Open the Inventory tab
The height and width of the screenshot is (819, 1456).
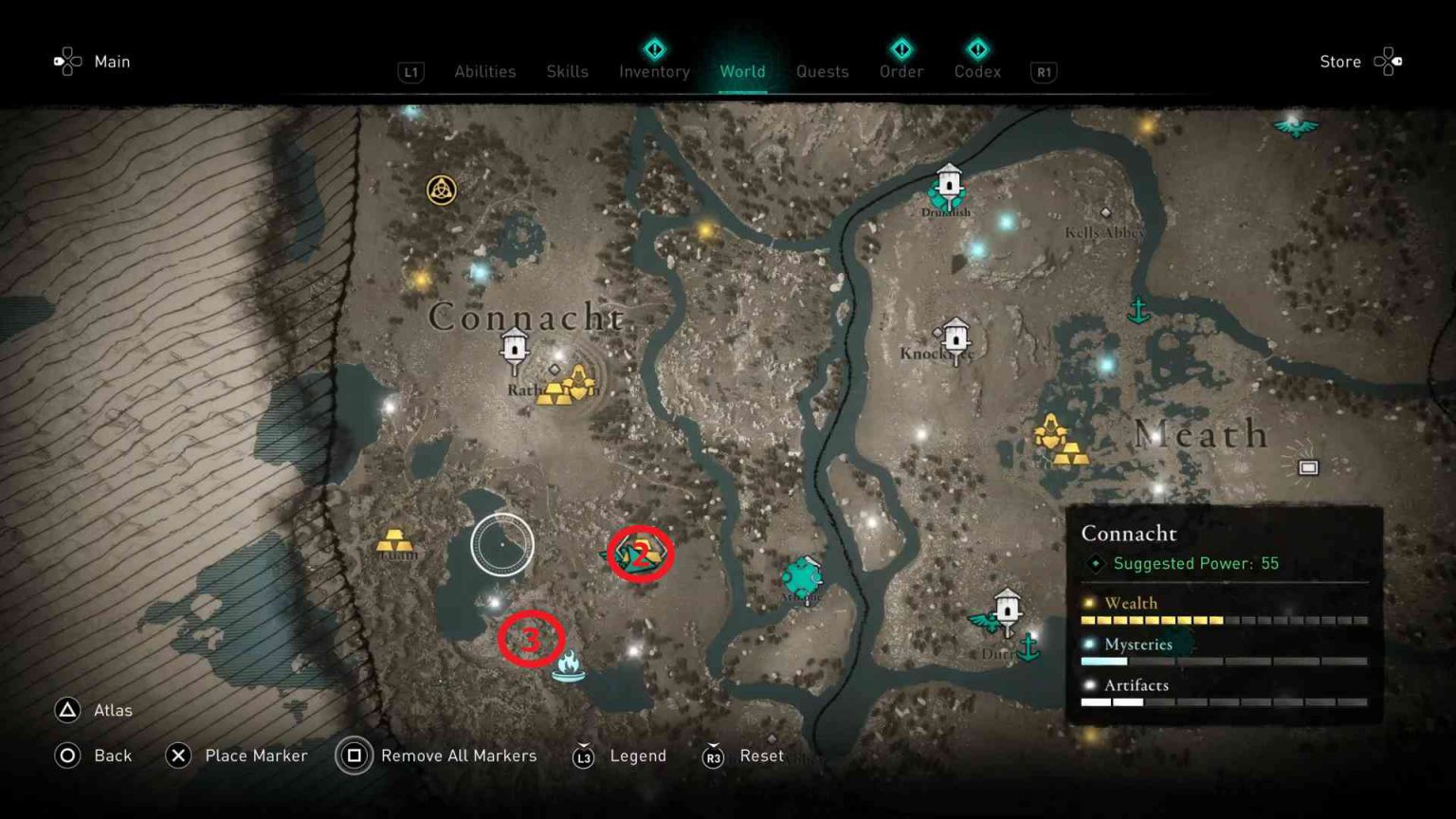(x=653, y=71)
